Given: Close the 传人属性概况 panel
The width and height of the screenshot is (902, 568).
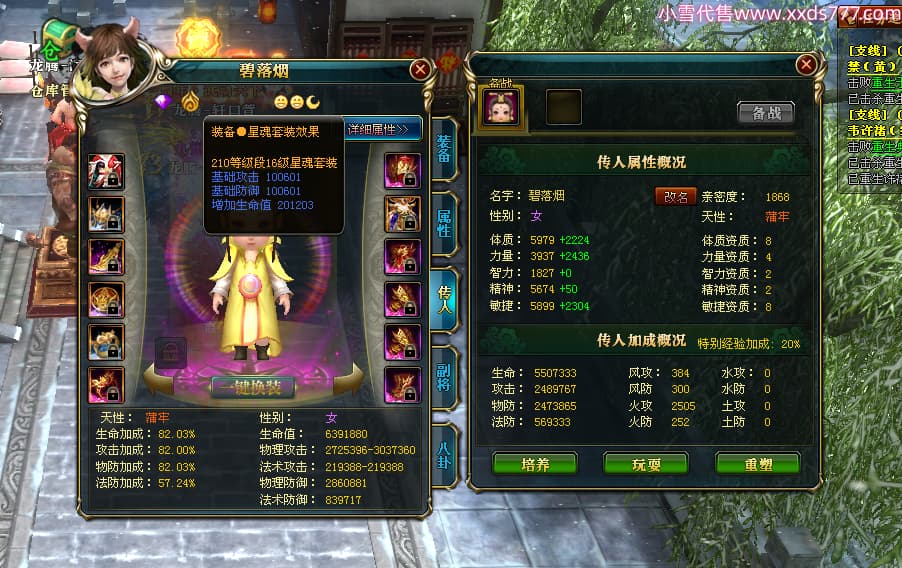Looking at the screenshot, I should pos(806,65).
